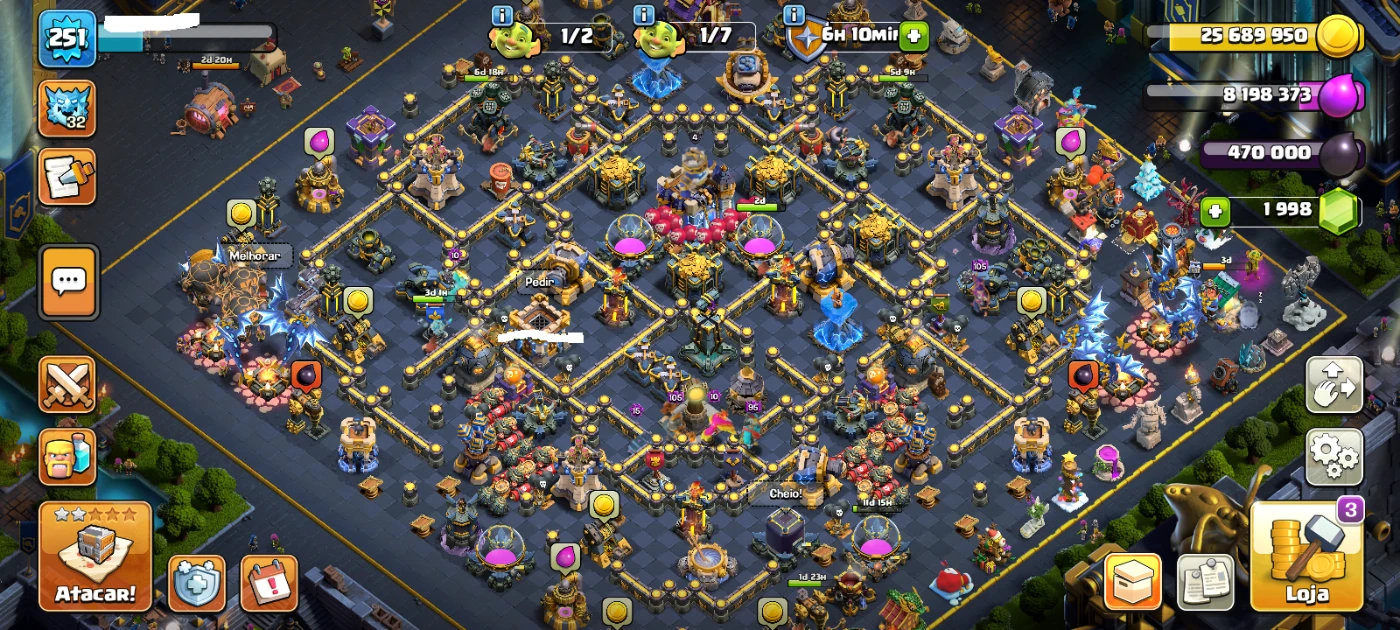Viewport: 1400px width, 630px height.
Task: Open the scroll news icon
Action: click(67, 177)
